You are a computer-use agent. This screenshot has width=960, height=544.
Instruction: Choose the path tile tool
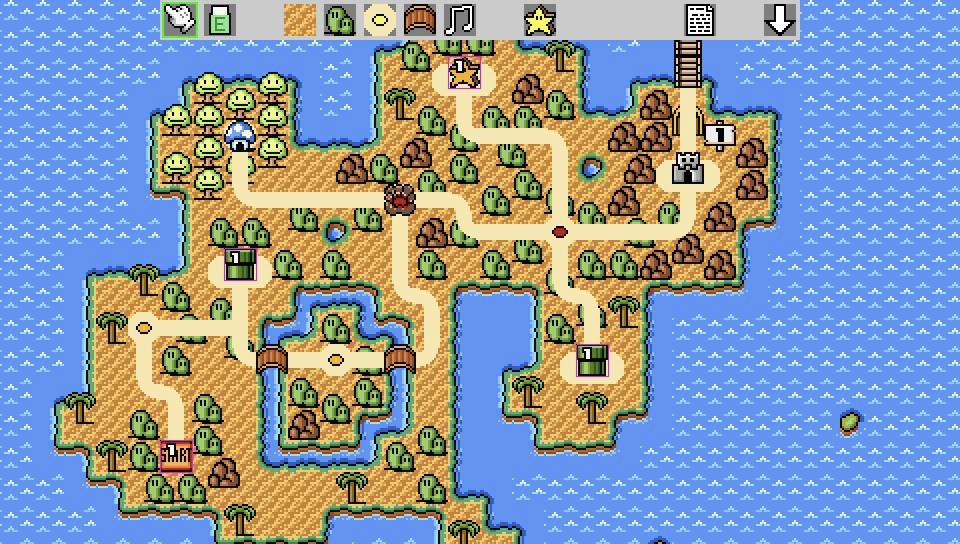[x=379, y=20]
